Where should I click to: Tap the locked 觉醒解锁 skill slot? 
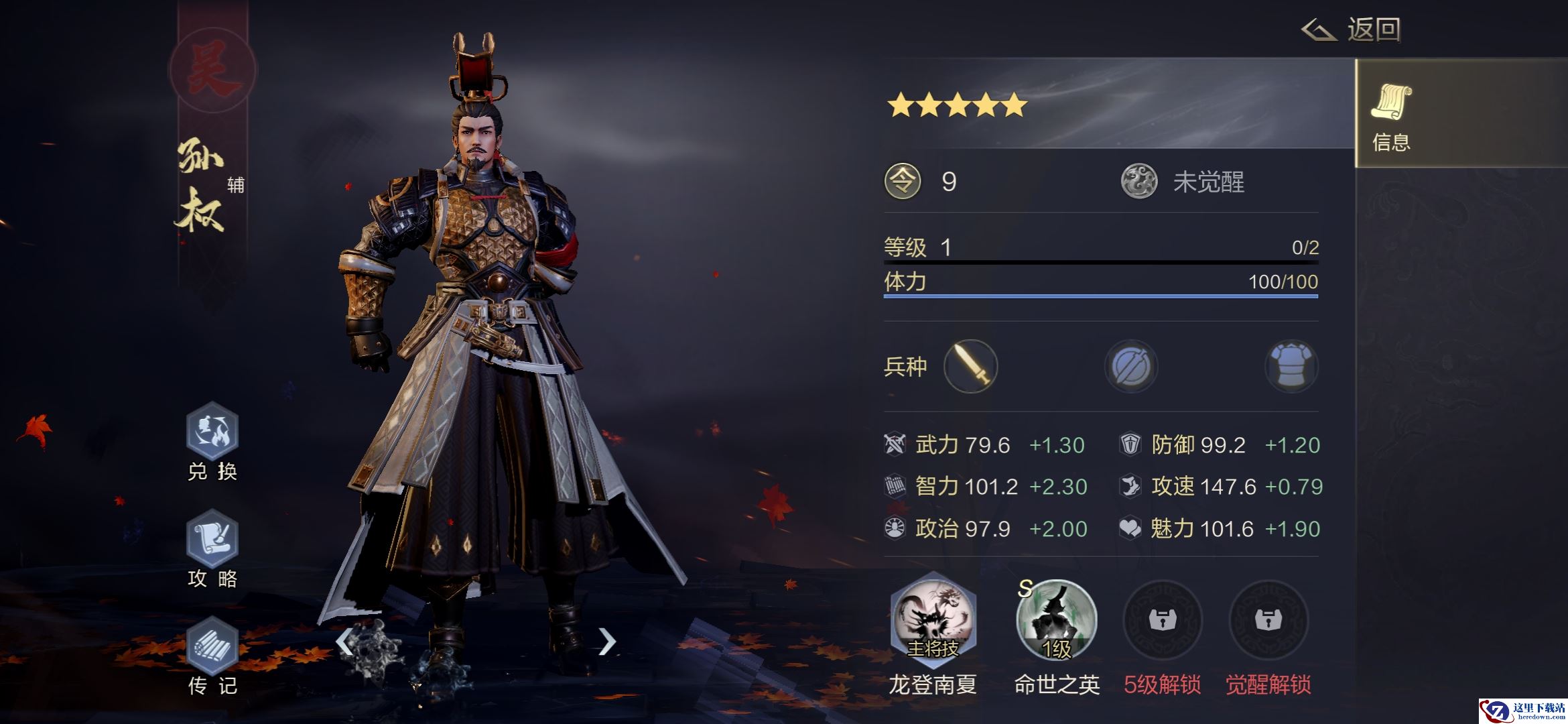(x=1268, y=620)
